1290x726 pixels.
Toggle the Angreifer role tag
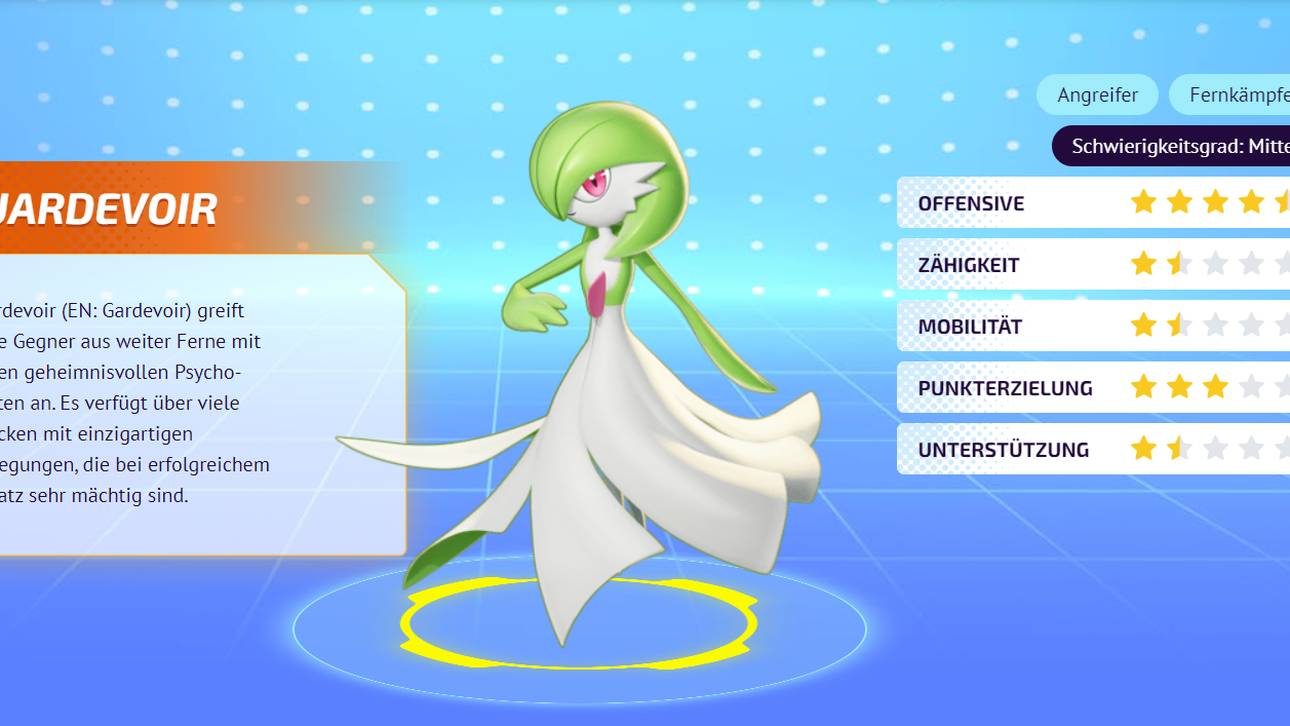pyautogui.click(x=1097, y=94)
